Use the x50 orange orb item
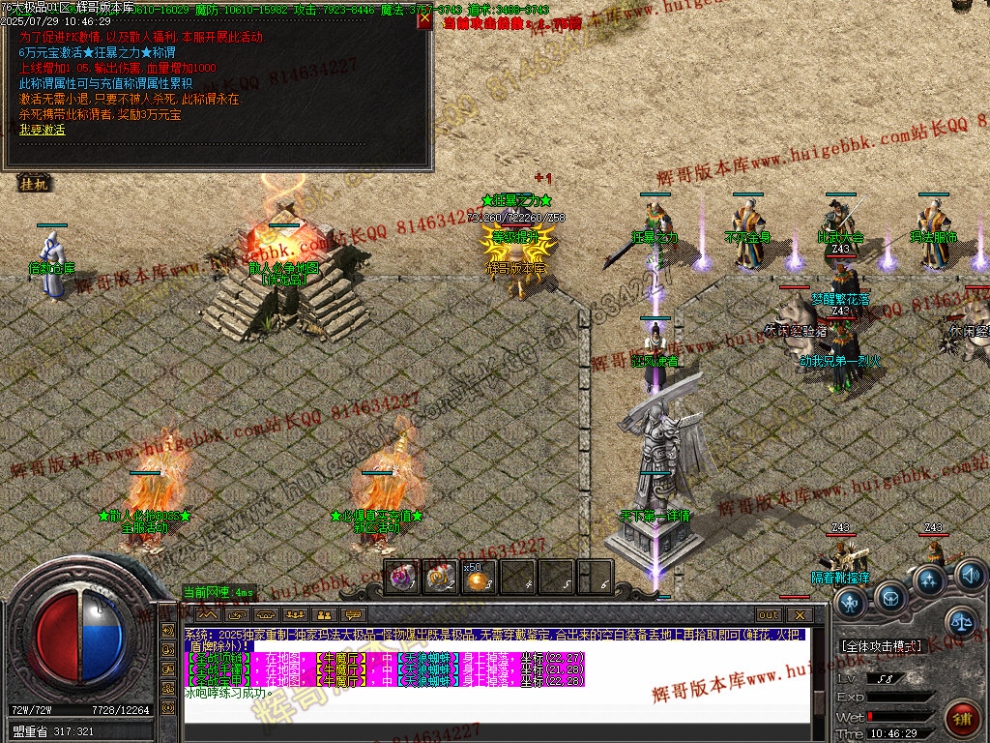Viewport: 990px width, 743px height. [x=478, y=577]
